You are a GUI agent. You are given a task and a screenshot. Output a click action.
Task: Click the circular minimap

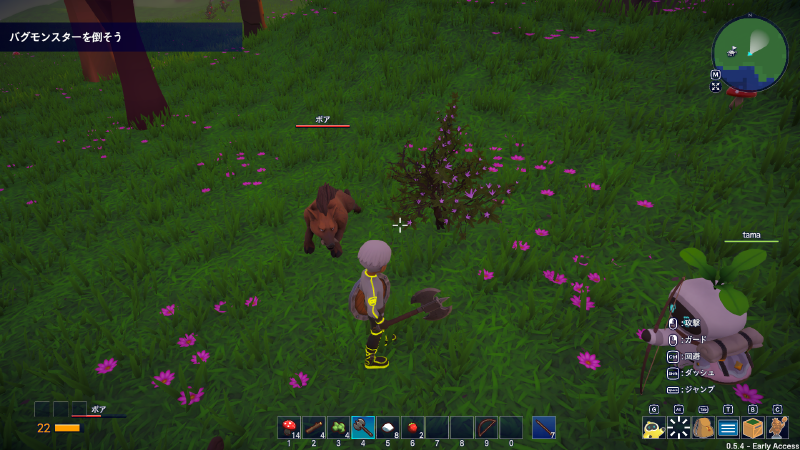[750, 54]
